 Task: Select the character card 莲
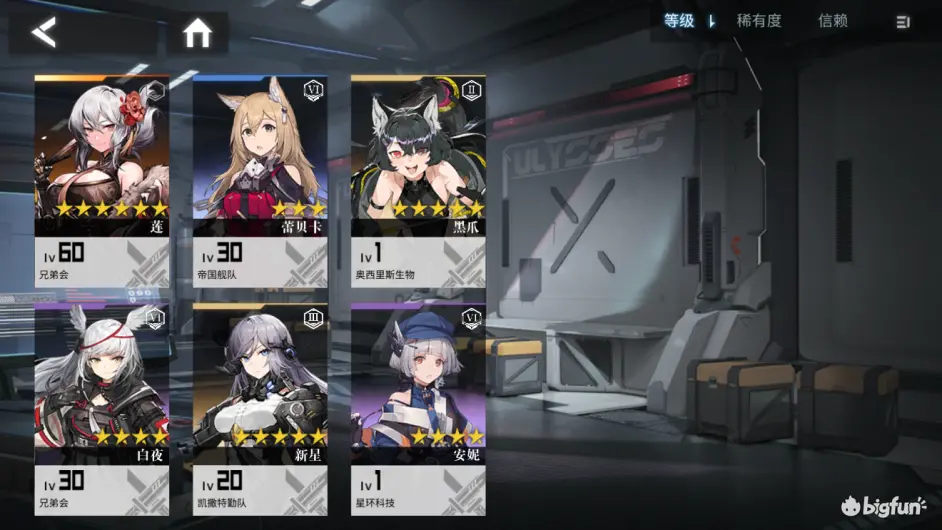[101, 182]
